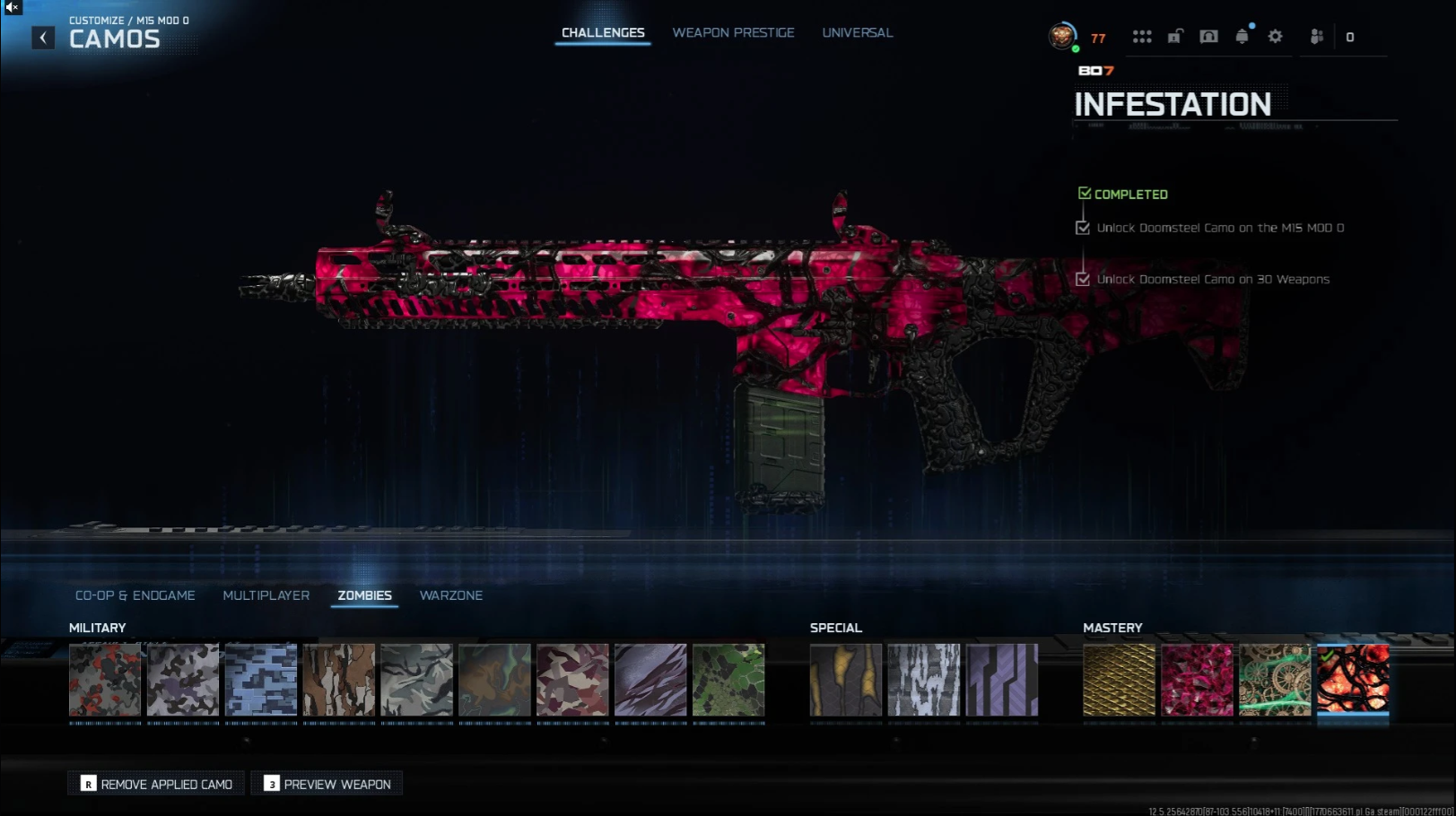Show Co-op & Endgame camos
This screenshot has height=816, width=1456.
[x=135, y=595]
